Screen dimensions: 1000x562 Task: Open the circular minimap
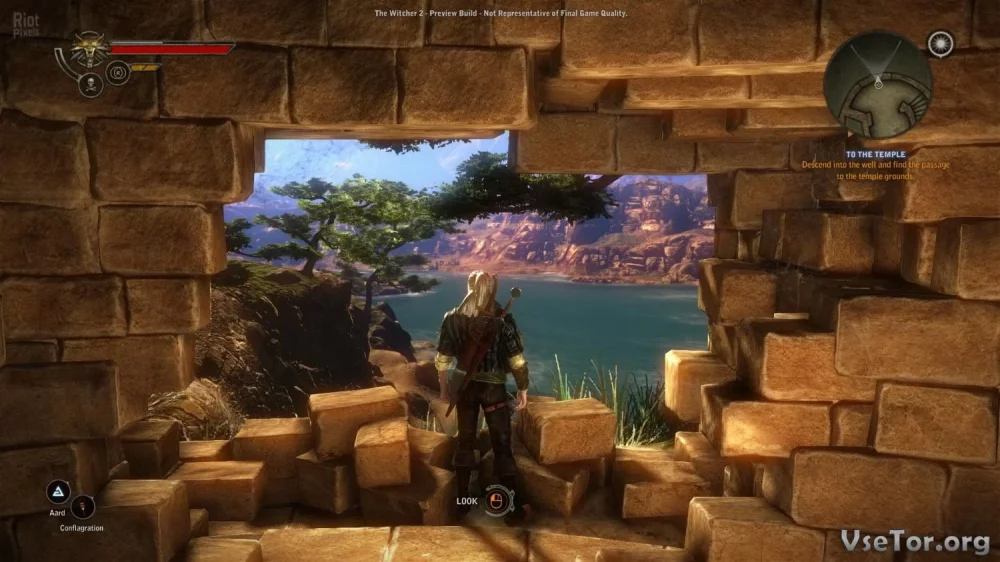[x=877, y=85]
